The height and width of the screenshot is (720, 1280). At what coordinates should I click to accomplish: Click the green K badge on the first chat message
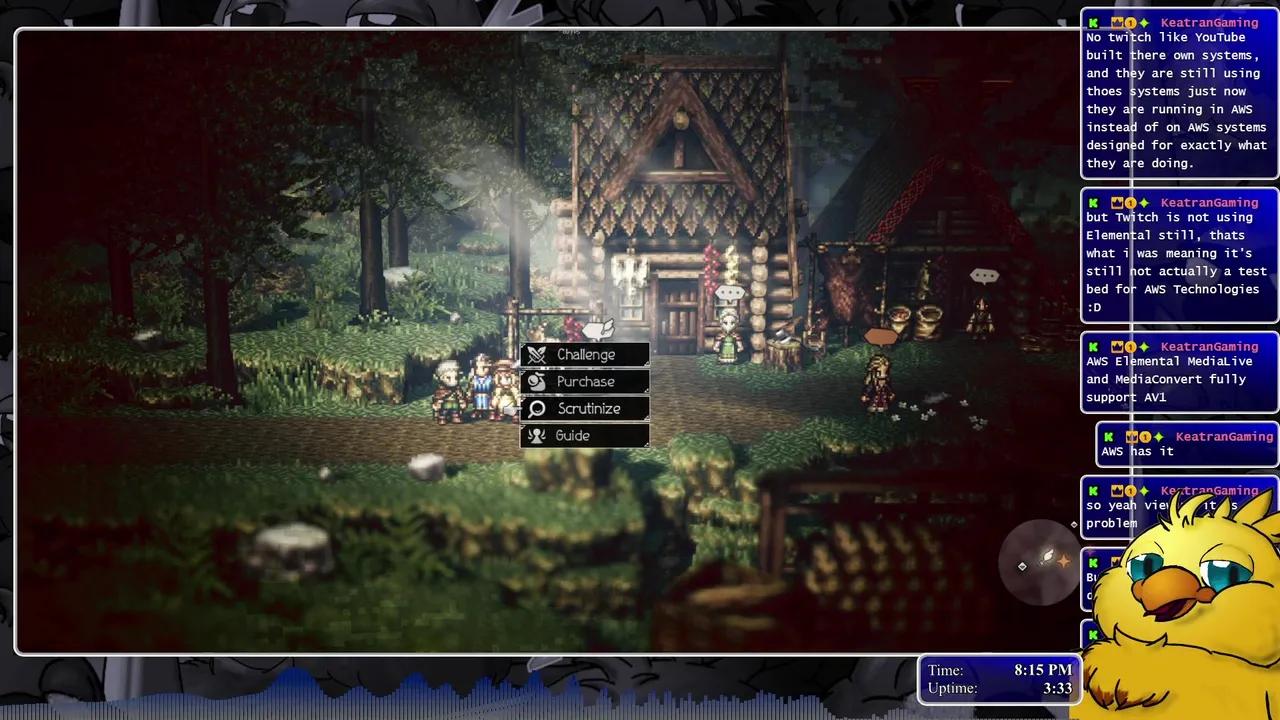pos(1093,22)
